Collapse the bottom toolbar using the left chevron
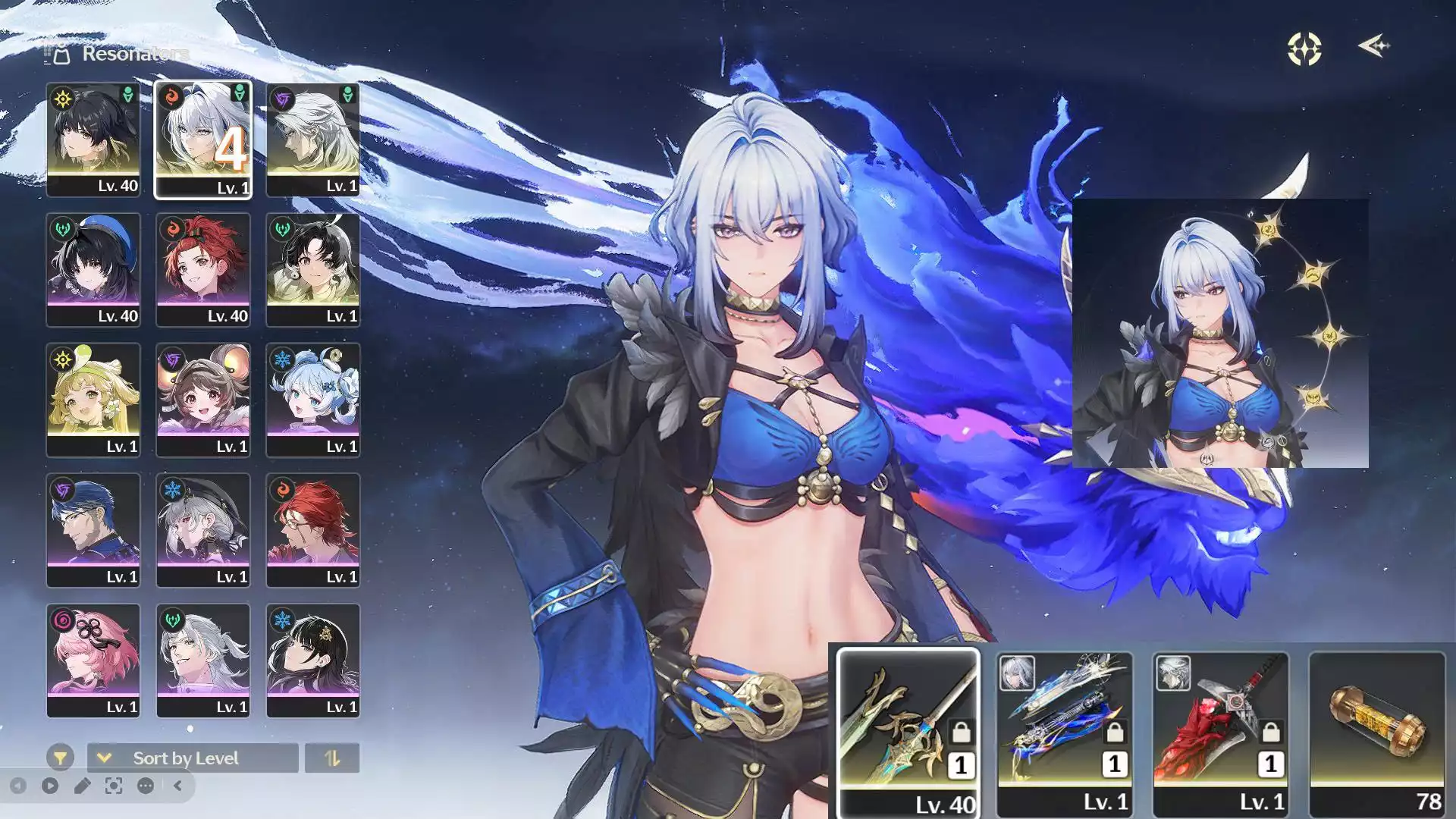 (x=176, y=786)
